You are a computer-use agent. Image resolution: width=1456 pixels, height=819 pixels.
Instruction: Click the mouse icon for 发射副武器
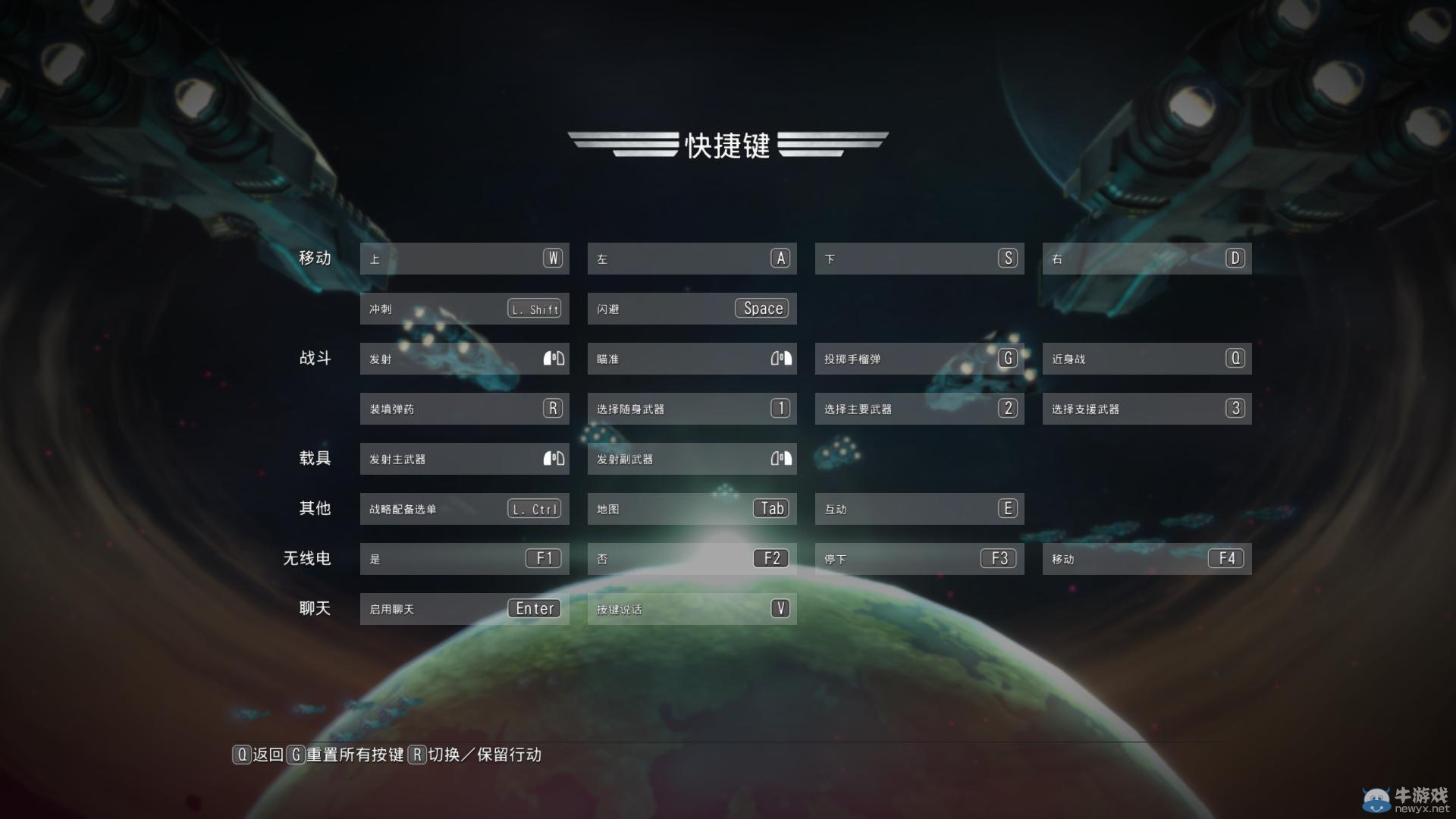(x=780, y=458)
